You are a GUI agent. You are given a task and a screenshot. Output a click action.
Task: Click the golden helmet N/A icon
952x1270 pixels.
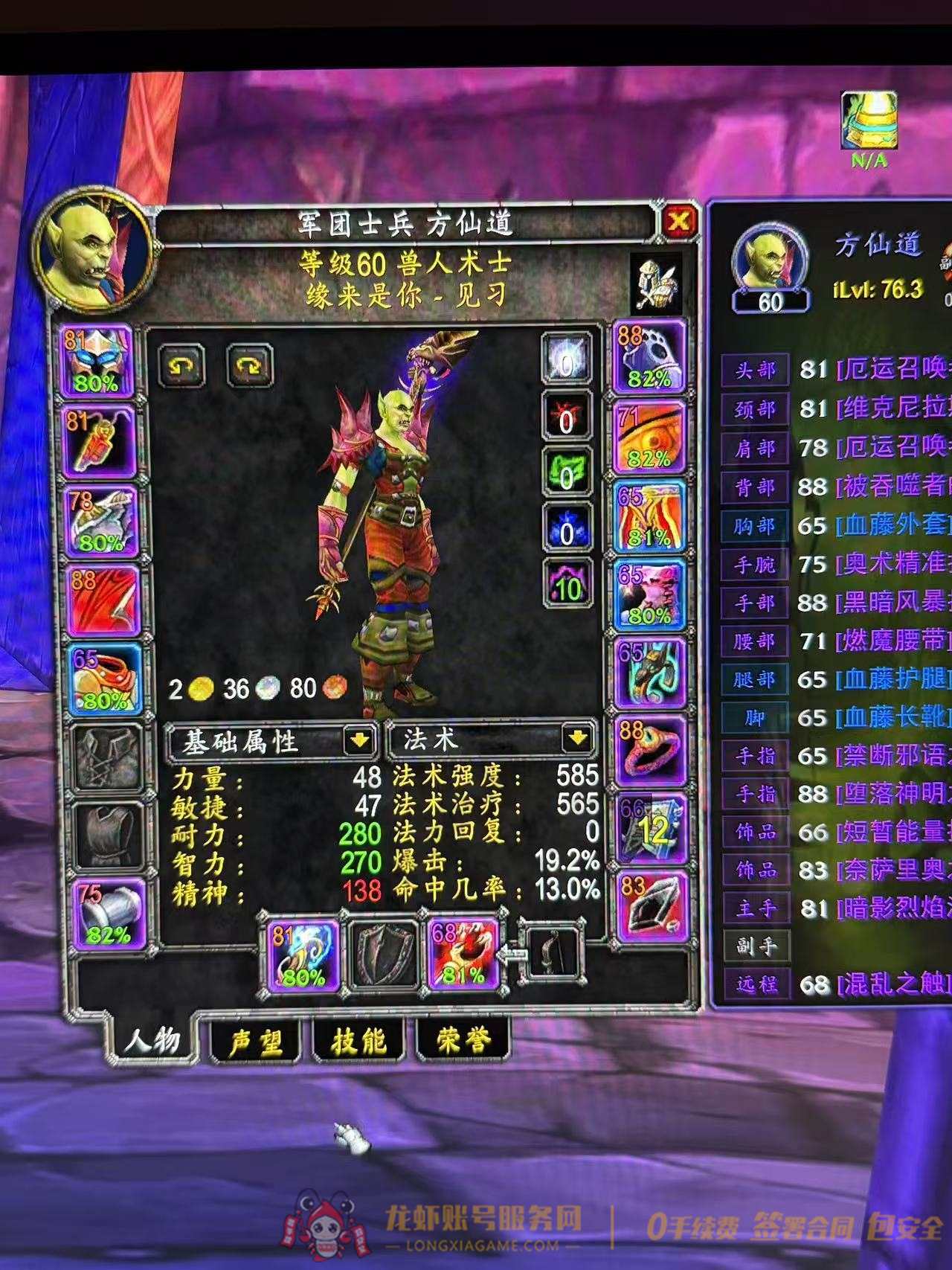pyautogui.click(x=867, y=121)
